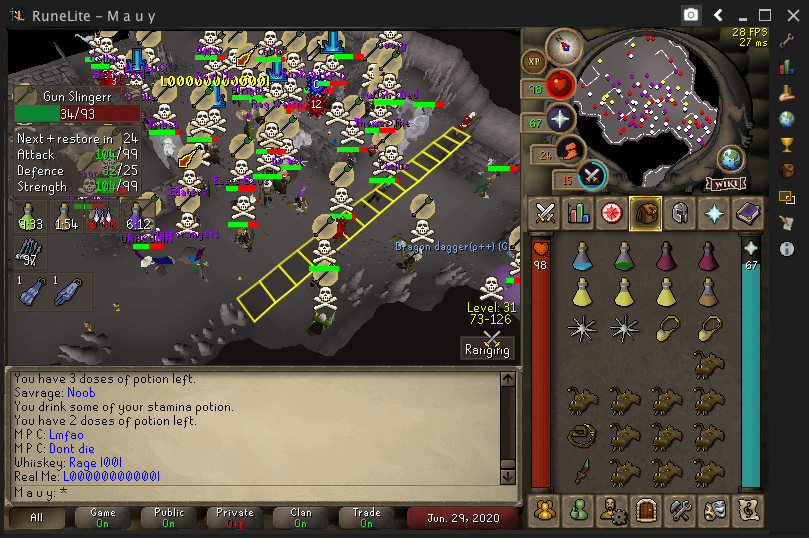
Task: Open the world map globe
Action: 731,158
